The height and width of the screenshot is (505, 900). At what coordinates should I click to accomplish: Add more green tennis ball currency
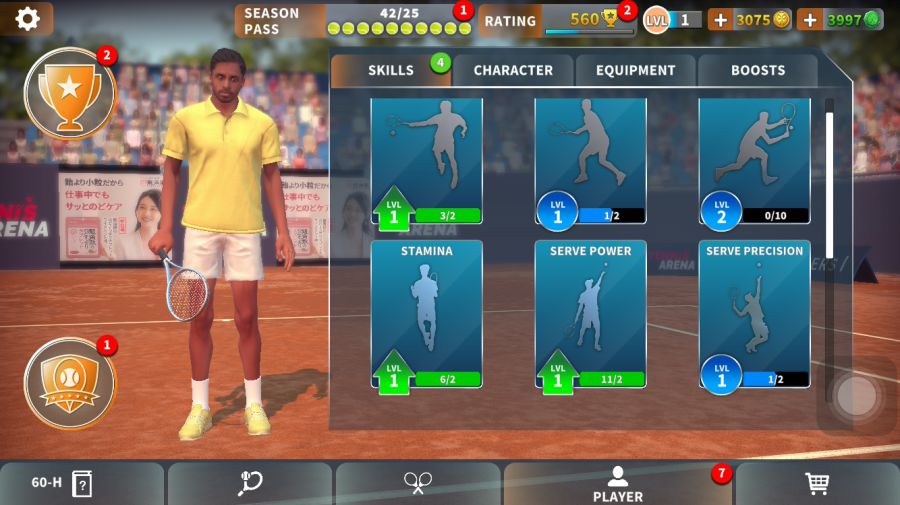pos(810,19)
